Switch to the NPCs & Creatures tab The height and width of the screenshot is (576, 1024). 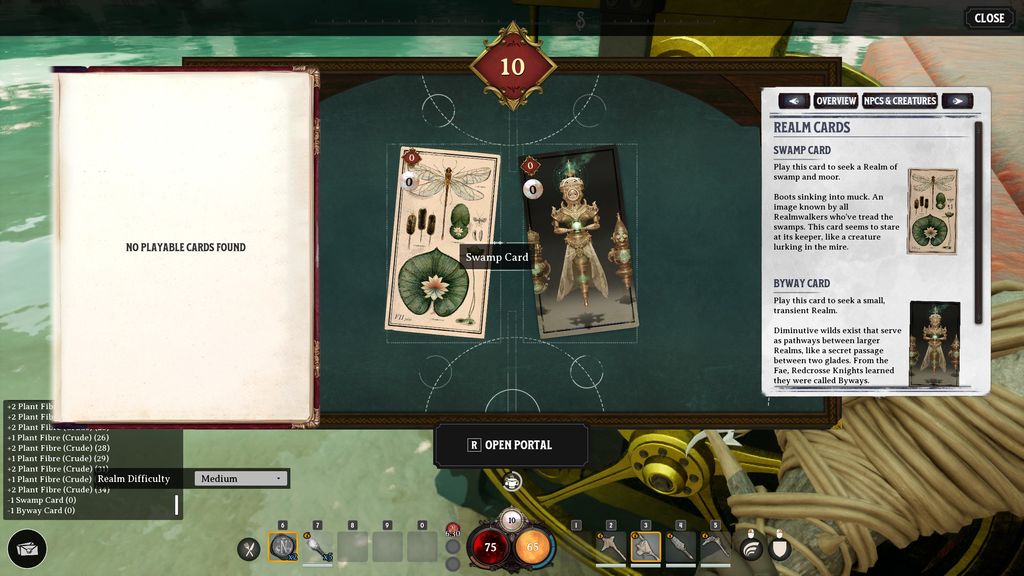click(x=900, y=101)
